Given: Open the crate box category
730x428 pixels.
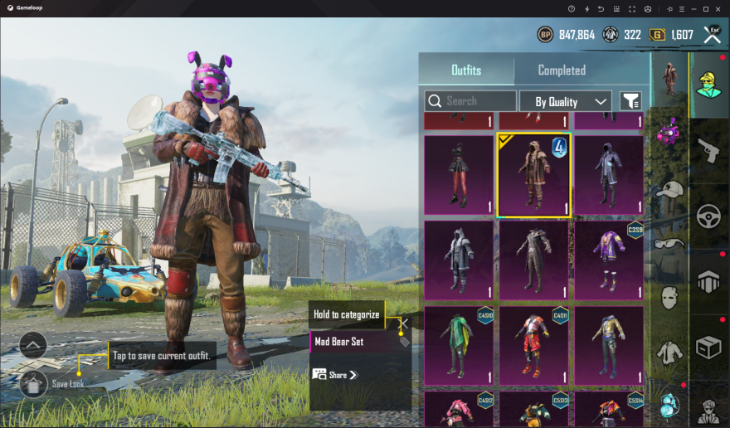Looking at the screenshot, I should [709, 347].
